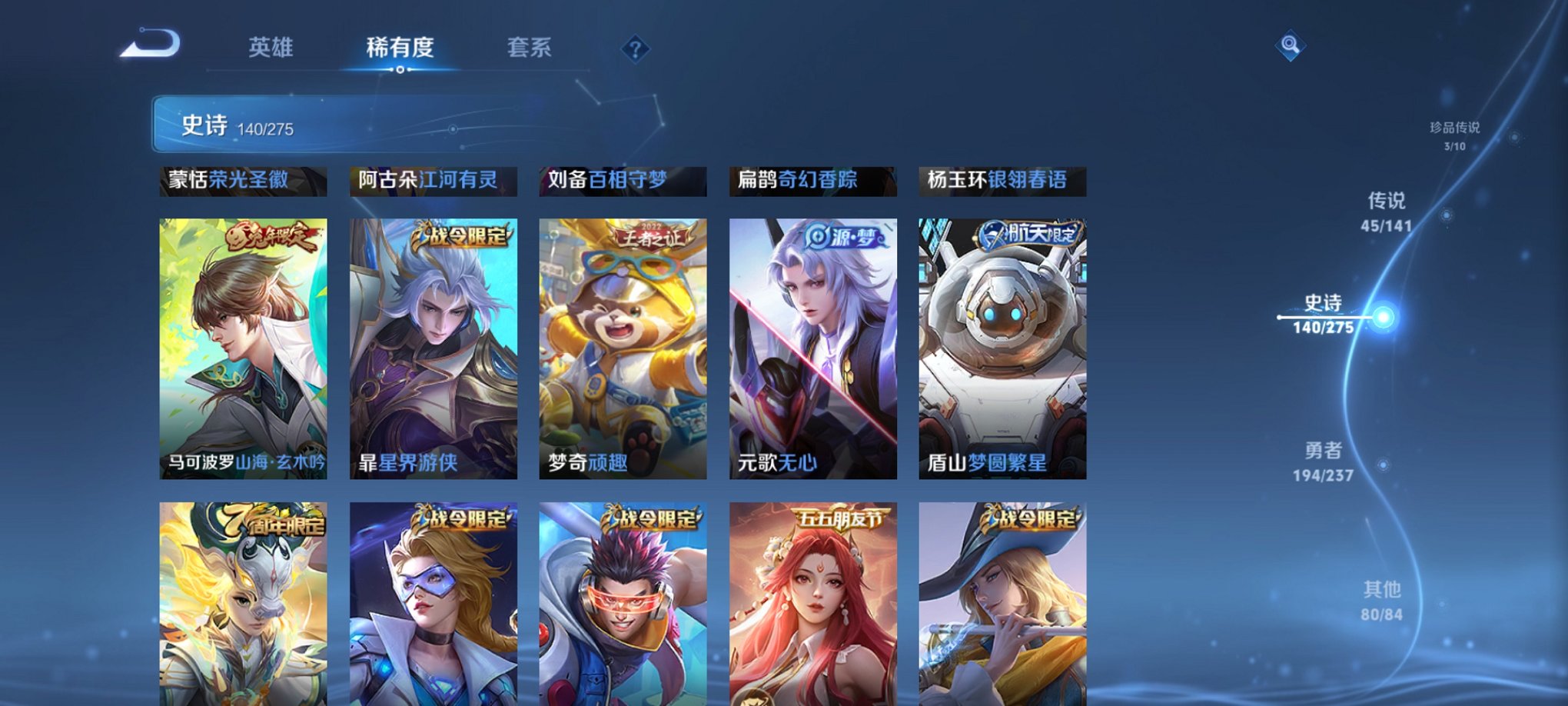
Task: Open the search magnifier icon
Action: 1291,45
